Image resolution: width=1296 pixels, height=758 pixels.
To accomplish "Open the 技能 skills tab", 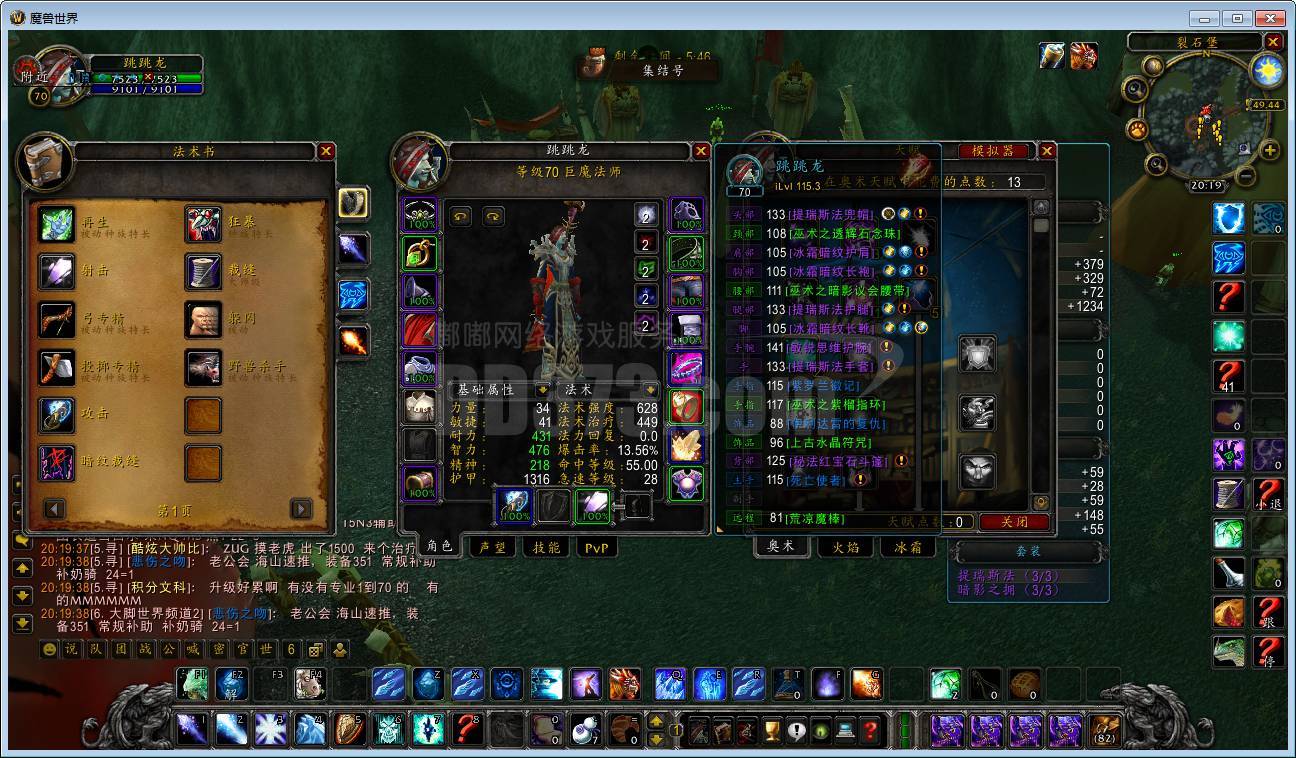I will [x=545, y=547].
